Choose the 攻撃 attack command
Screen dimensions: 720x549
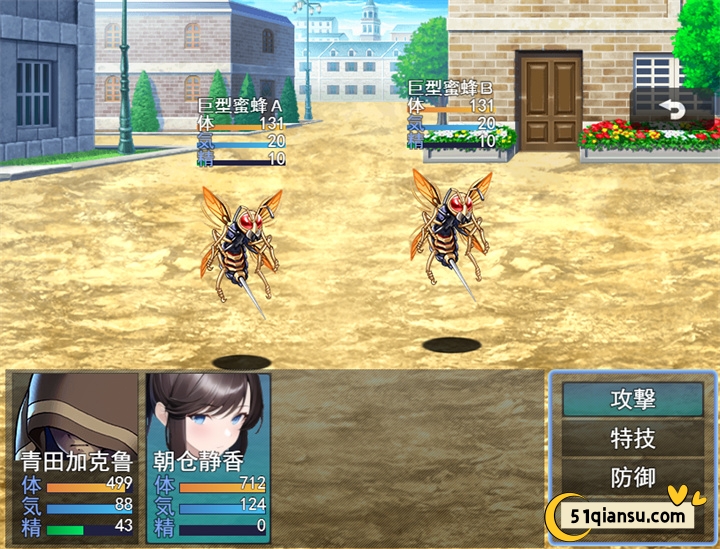tap(632, 399)
